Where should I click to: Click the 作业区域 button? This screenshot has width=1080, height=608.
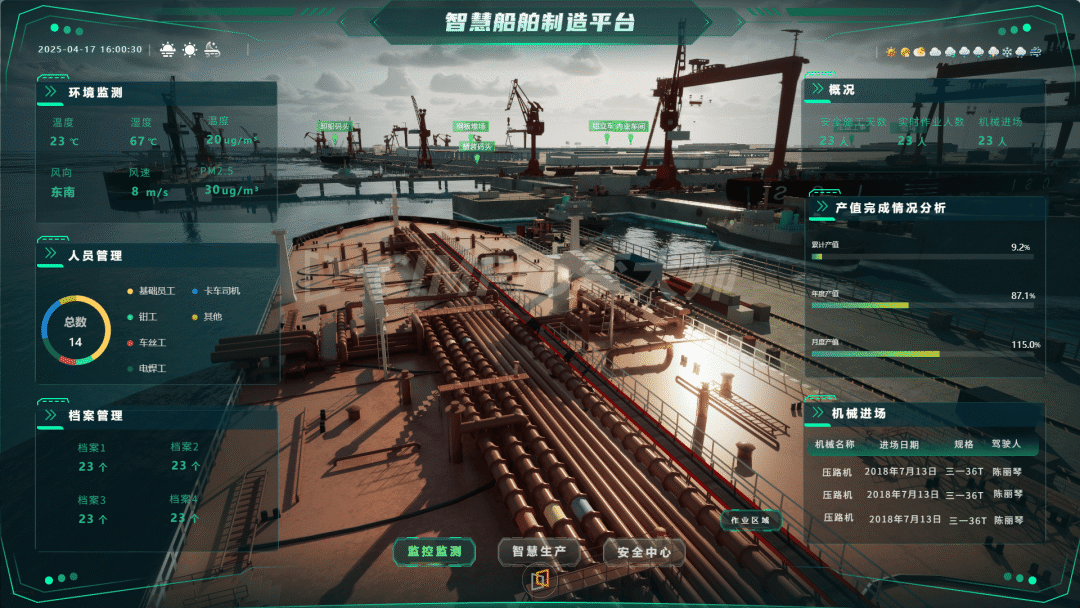coord(751,520)
